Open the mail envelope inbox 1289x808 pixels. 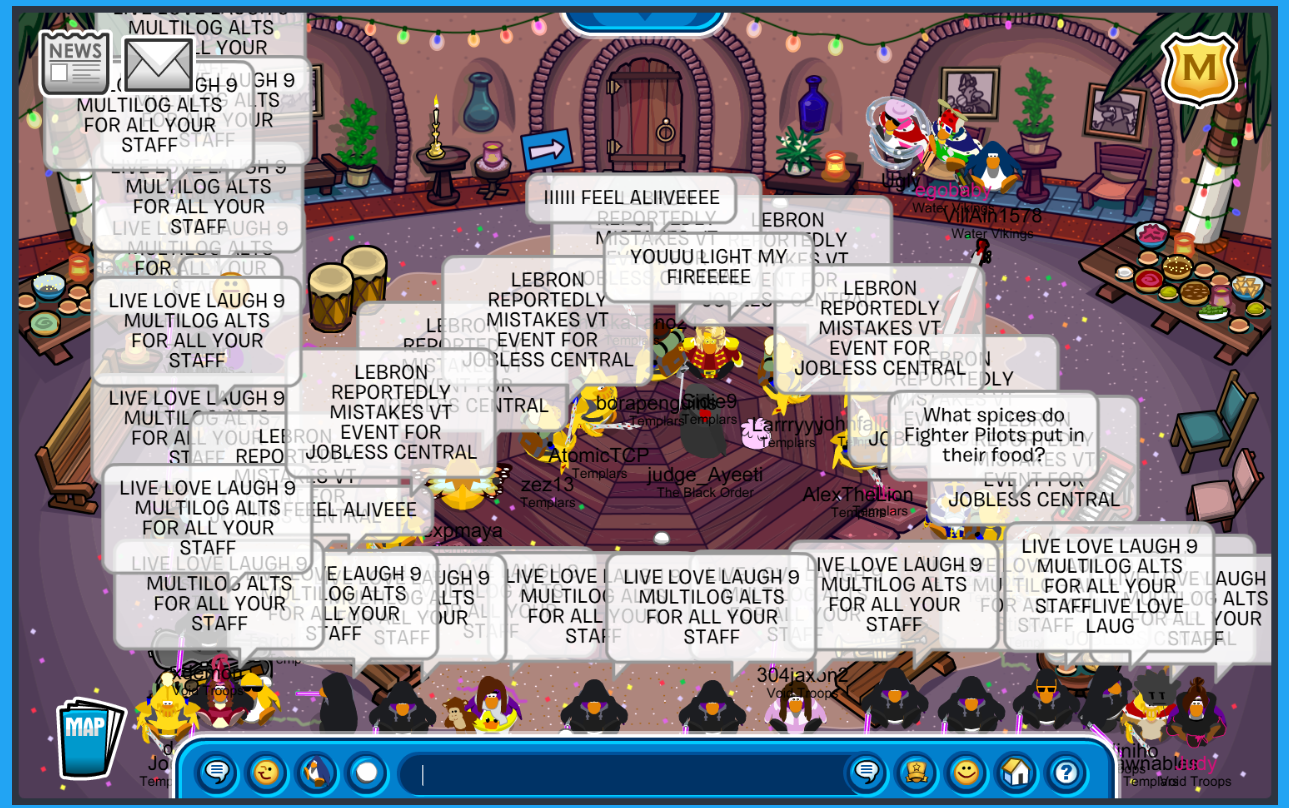[158, 64]
